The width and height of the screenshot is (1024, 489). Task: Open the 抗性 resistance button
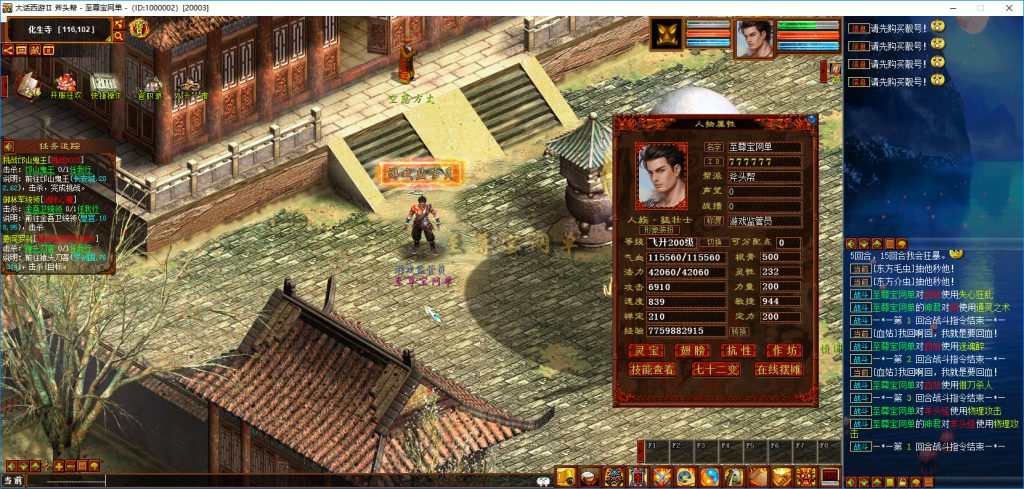[738, 350]
